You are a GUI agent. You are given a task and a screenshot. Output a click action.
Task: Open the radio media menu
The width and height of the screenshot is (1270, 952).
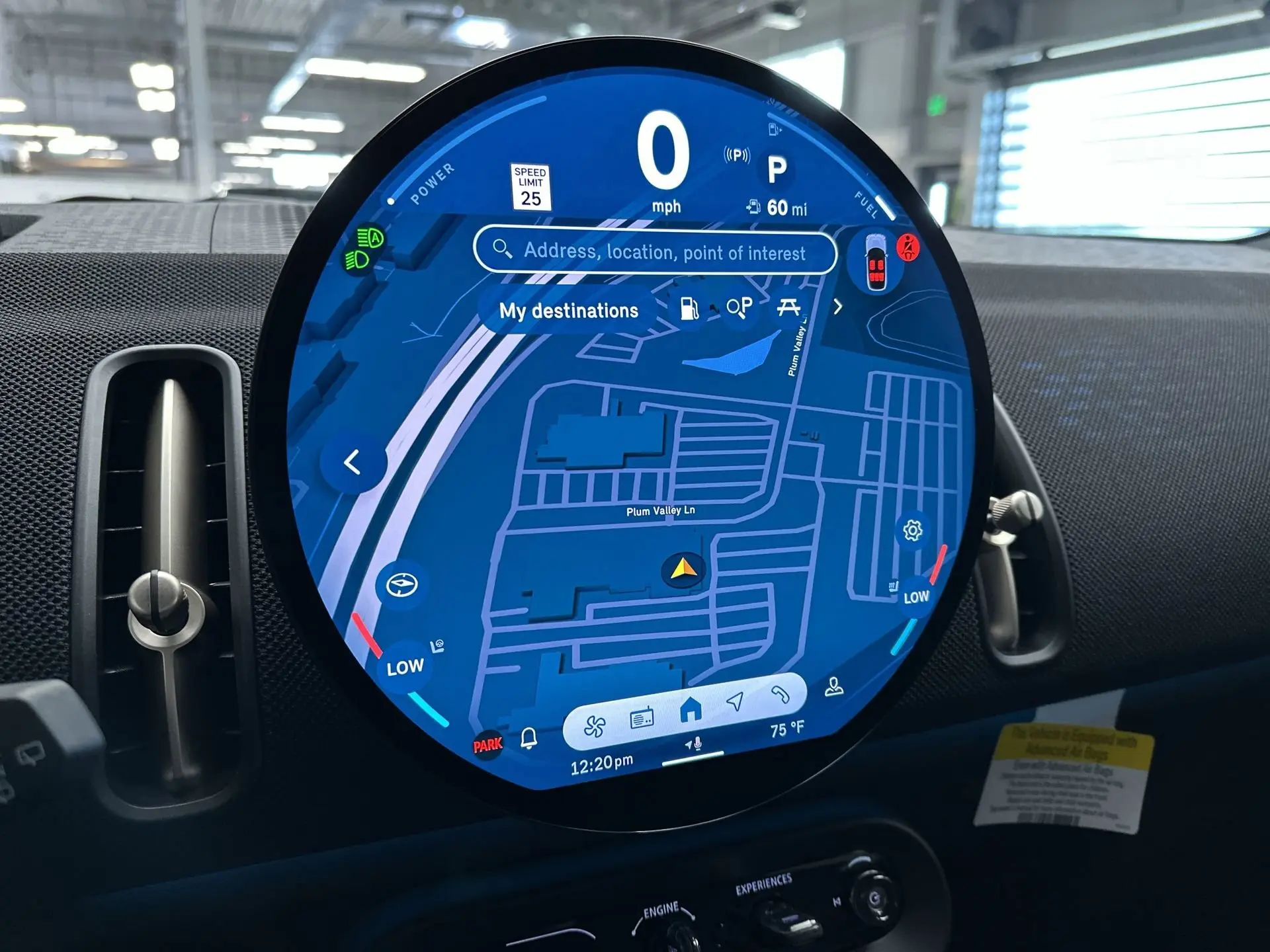tap(642, 719)
